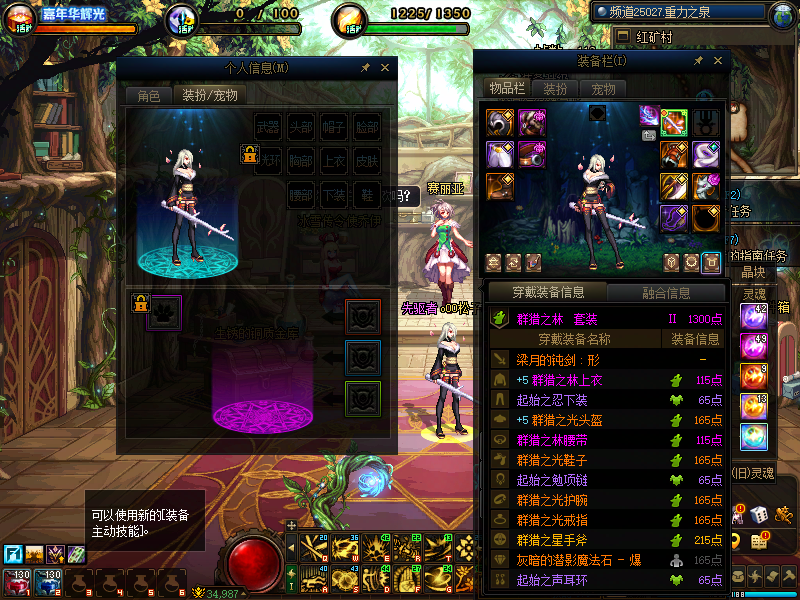Click the 鞋 costume slot
Viewport: 800px width, 600px height.
tap(367, 193)
